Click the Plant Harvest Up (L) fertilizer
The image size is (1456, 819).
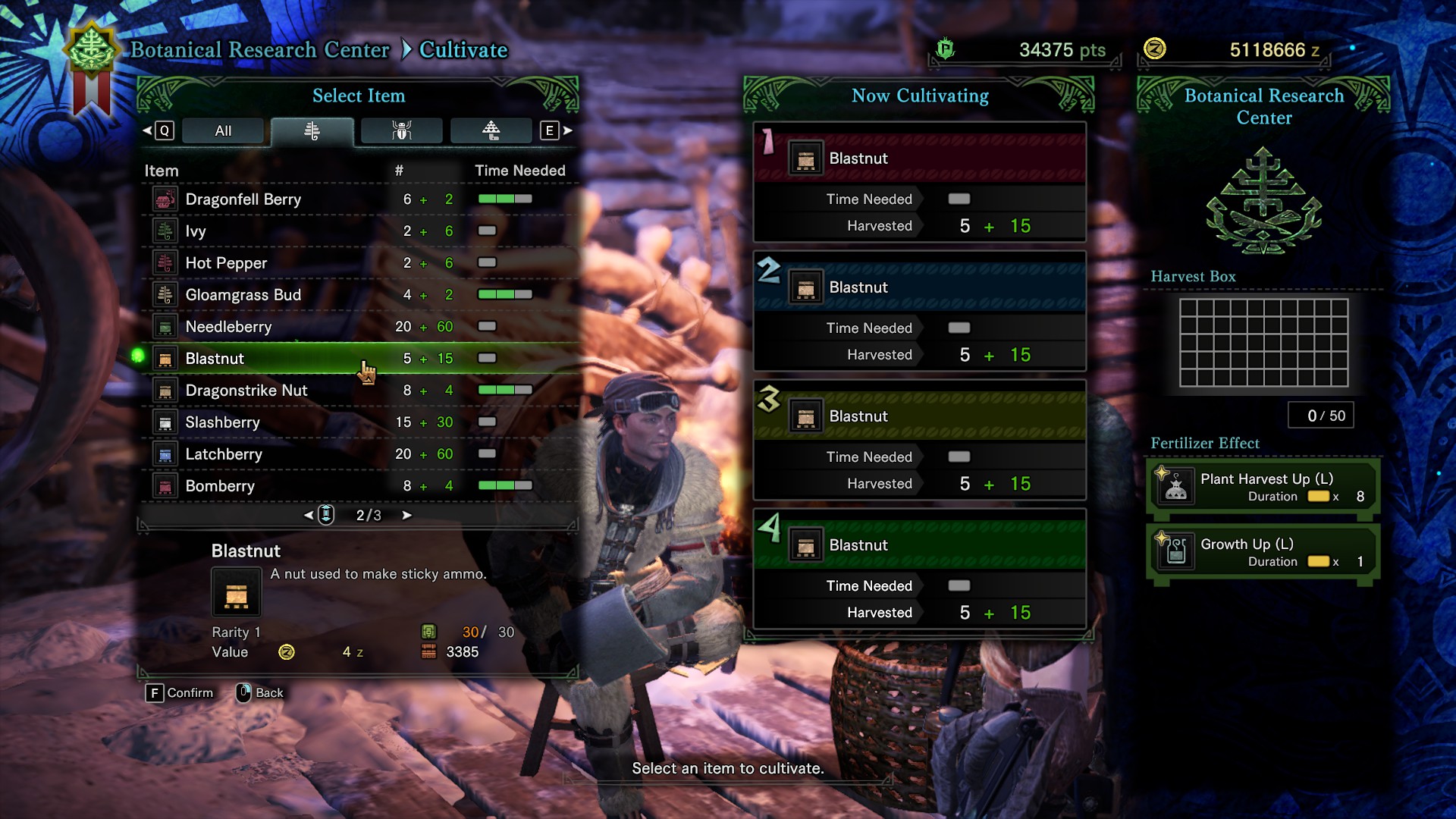[x=1263, y=487]
